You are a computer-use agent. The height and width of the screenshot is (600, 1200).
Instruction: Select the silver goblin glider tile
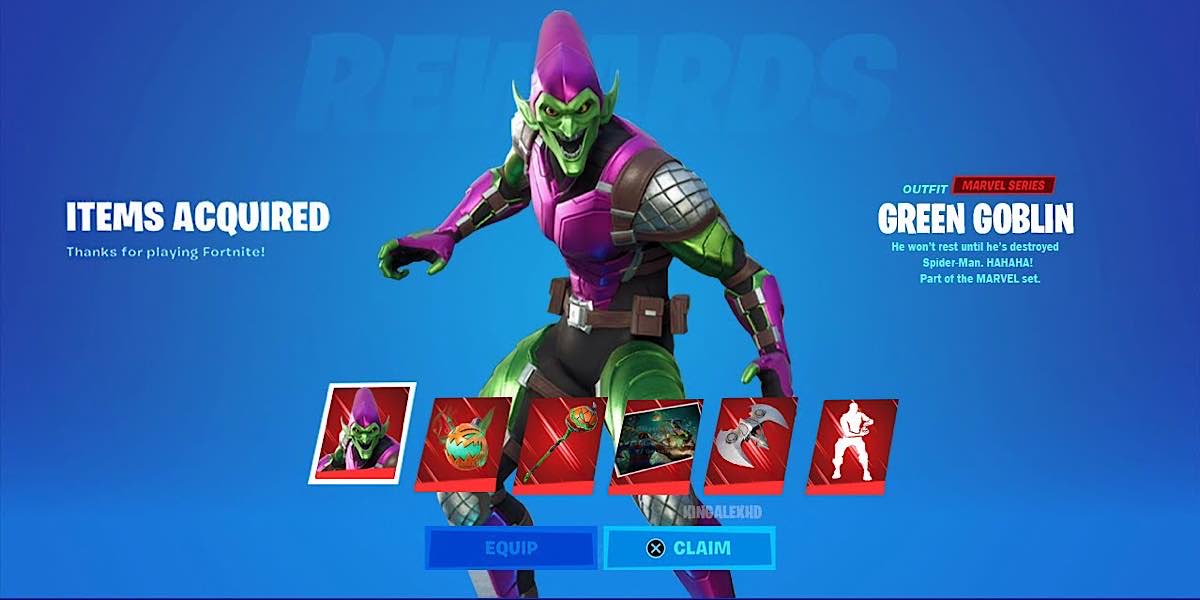point(752,445)
